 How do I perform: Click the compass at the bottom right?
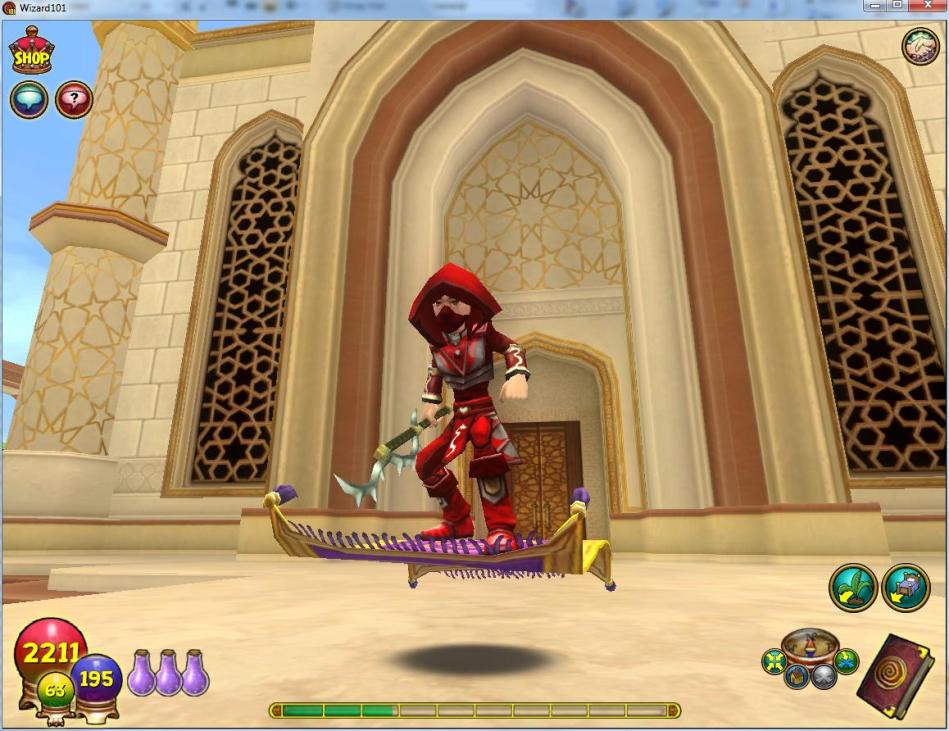click(810, 644)
